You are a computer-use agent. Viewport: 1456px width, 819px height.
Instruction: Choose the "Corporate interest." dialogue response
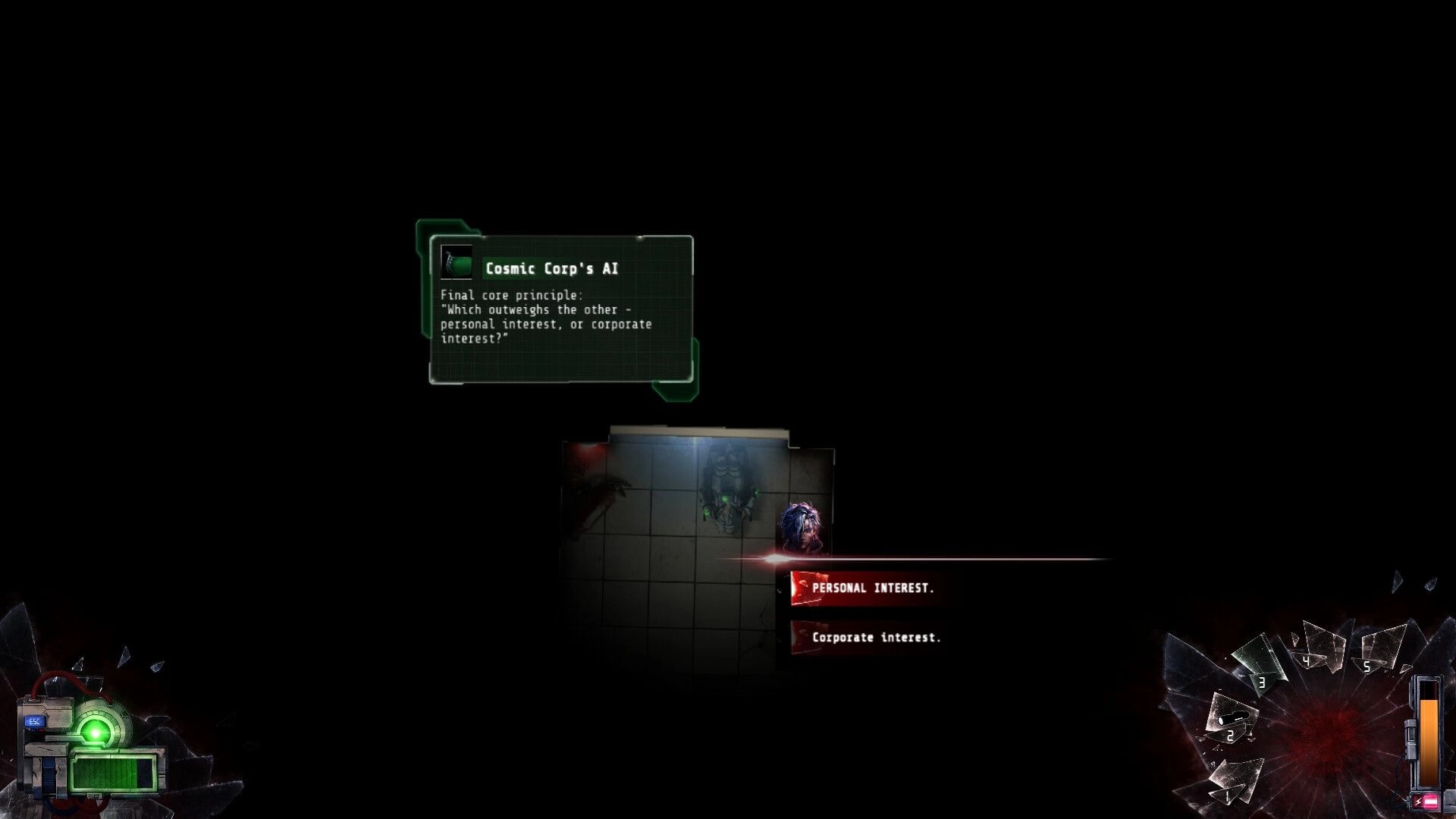click(x=876, y=637)
